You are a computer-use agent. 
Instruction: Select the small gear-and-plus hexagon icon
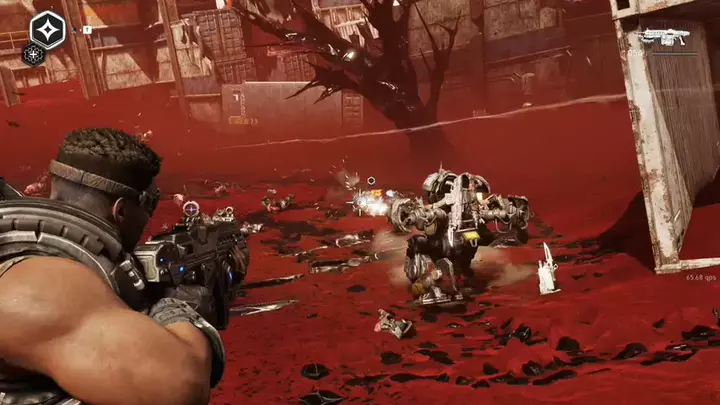click(33, 56)
